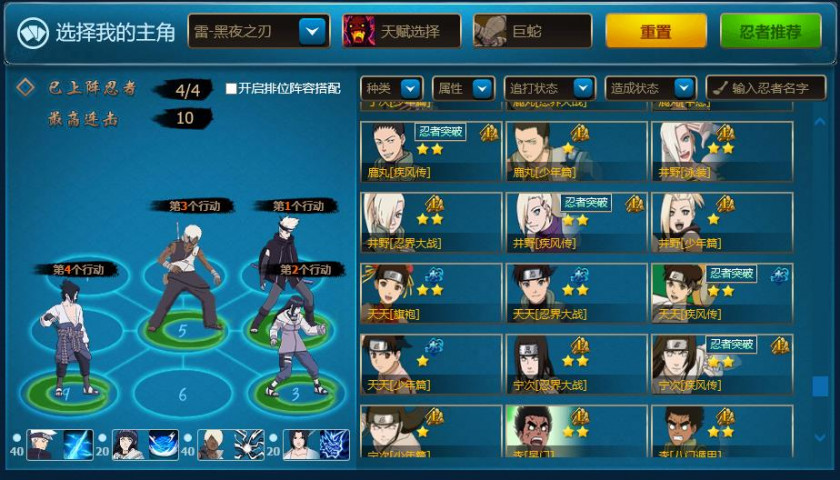The image size is (840, 480).
Task: Click the ninja list scrollbar down arrow
Action: tap(820, 437)
